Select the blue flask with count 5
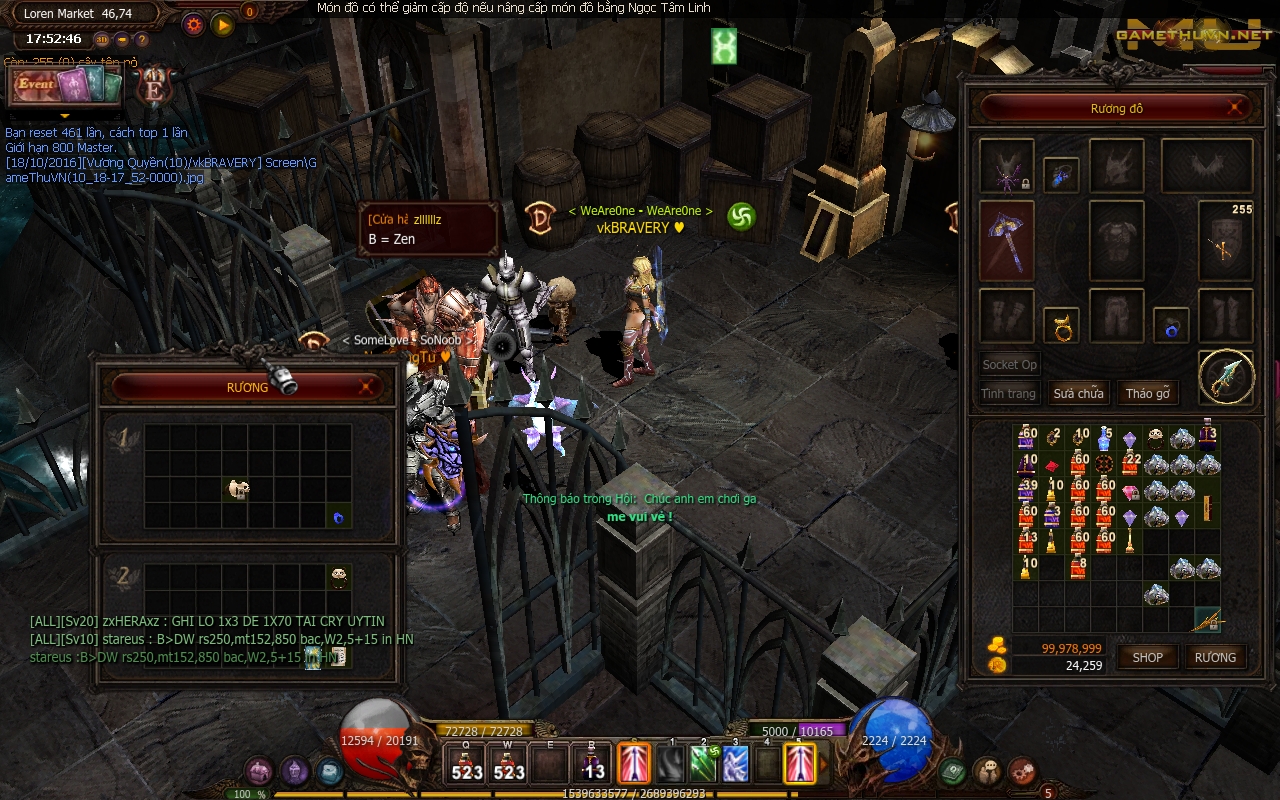The height and width of the screenshot is (800, 1280). pos(1104,439)
